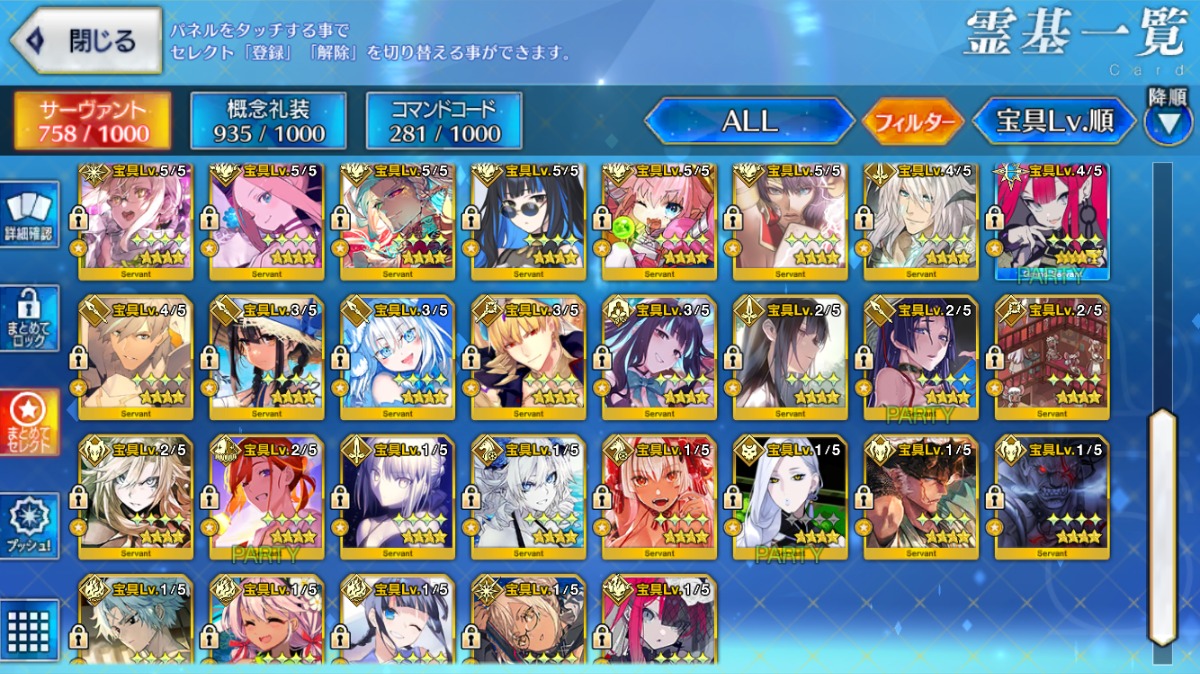Switch to the サーヴァント tab
The image size is (1200, 674).
click(93, 121)
